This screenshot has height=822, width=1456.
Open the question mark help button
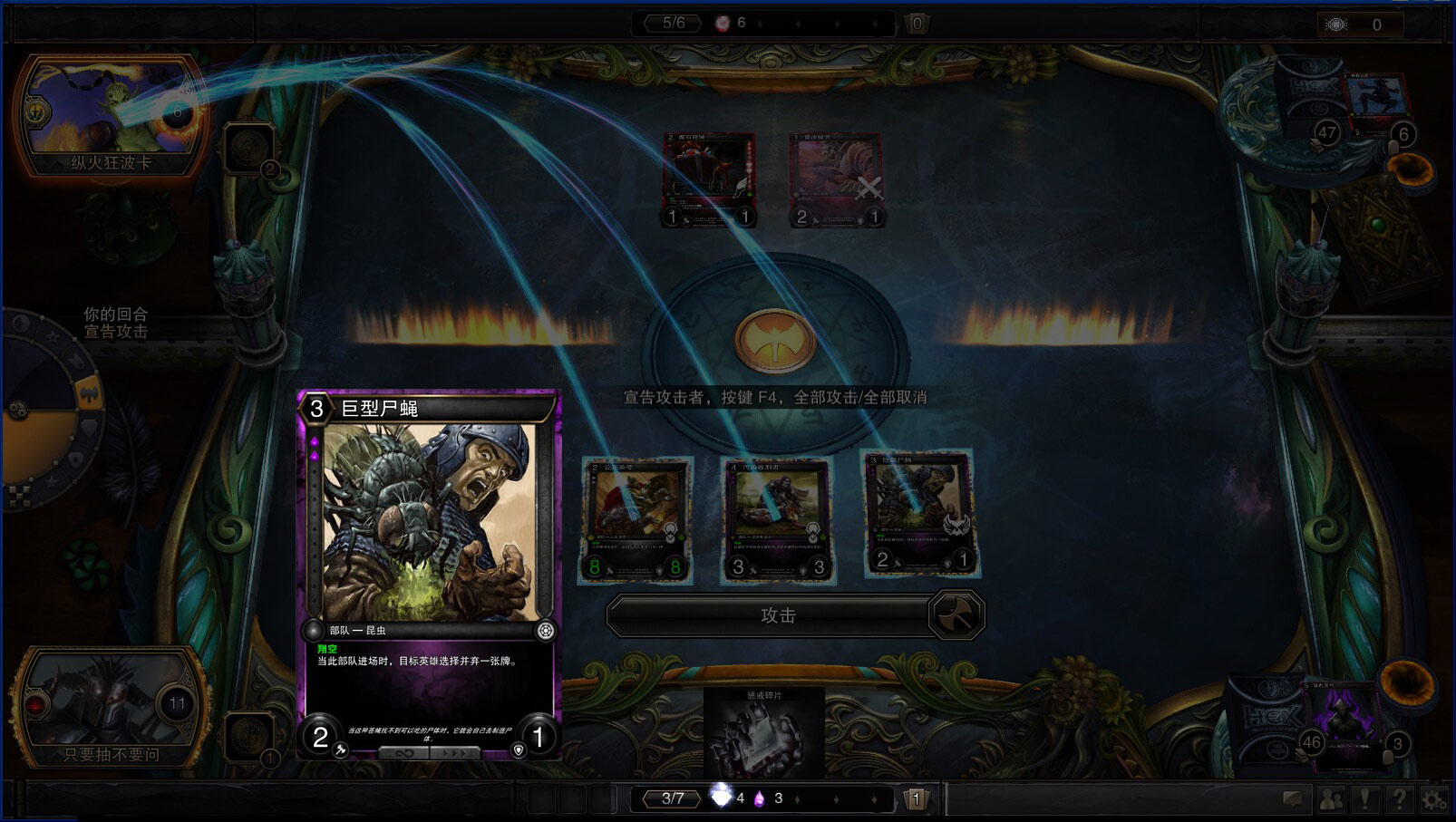(1399, 799)
